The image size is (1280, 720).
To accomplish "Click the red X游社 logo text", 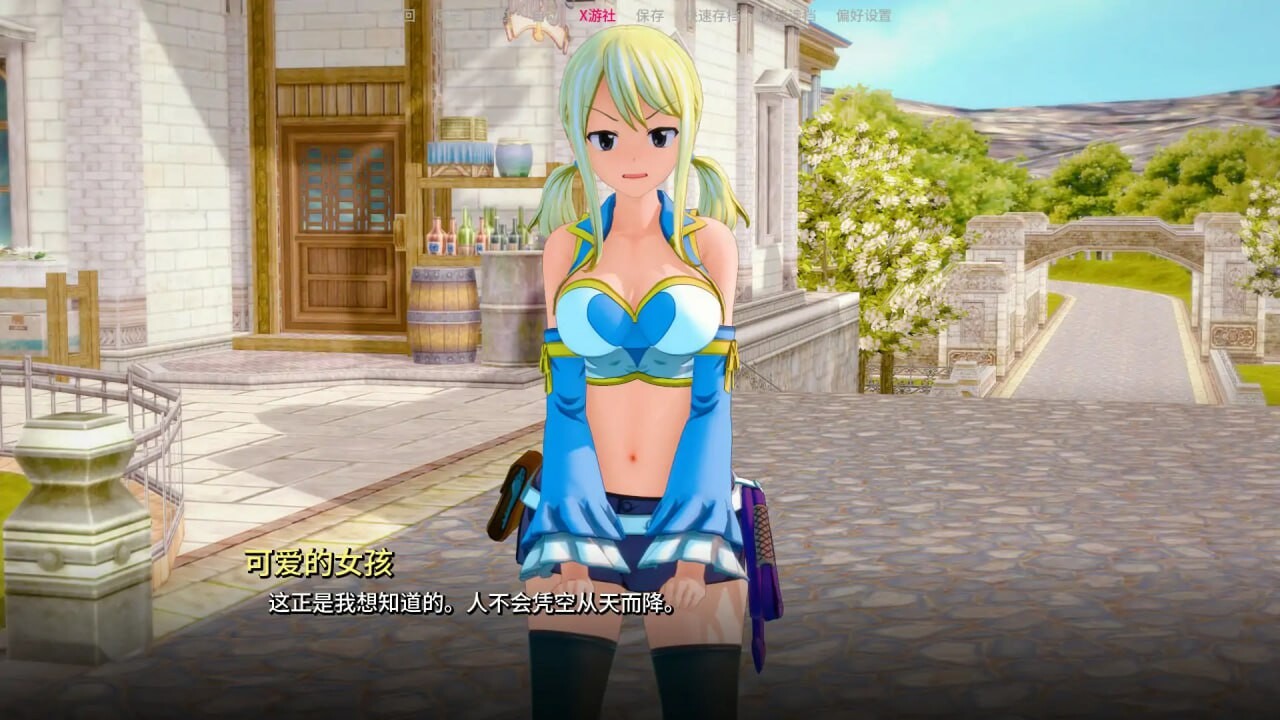I will [x=597, y=15].
